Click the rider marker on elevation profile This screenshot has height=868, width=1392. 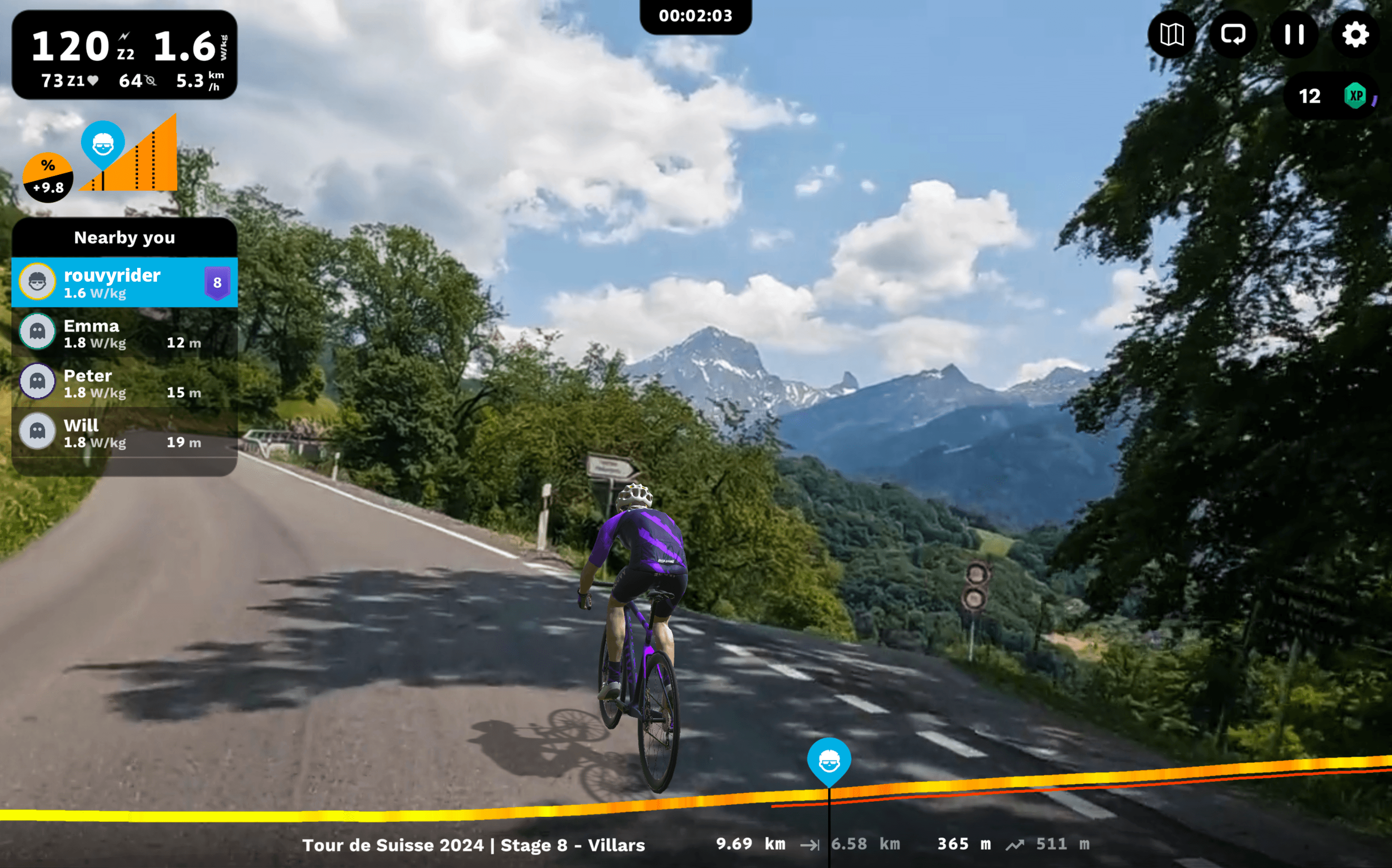pyautogui.click(x=829, y=762)
